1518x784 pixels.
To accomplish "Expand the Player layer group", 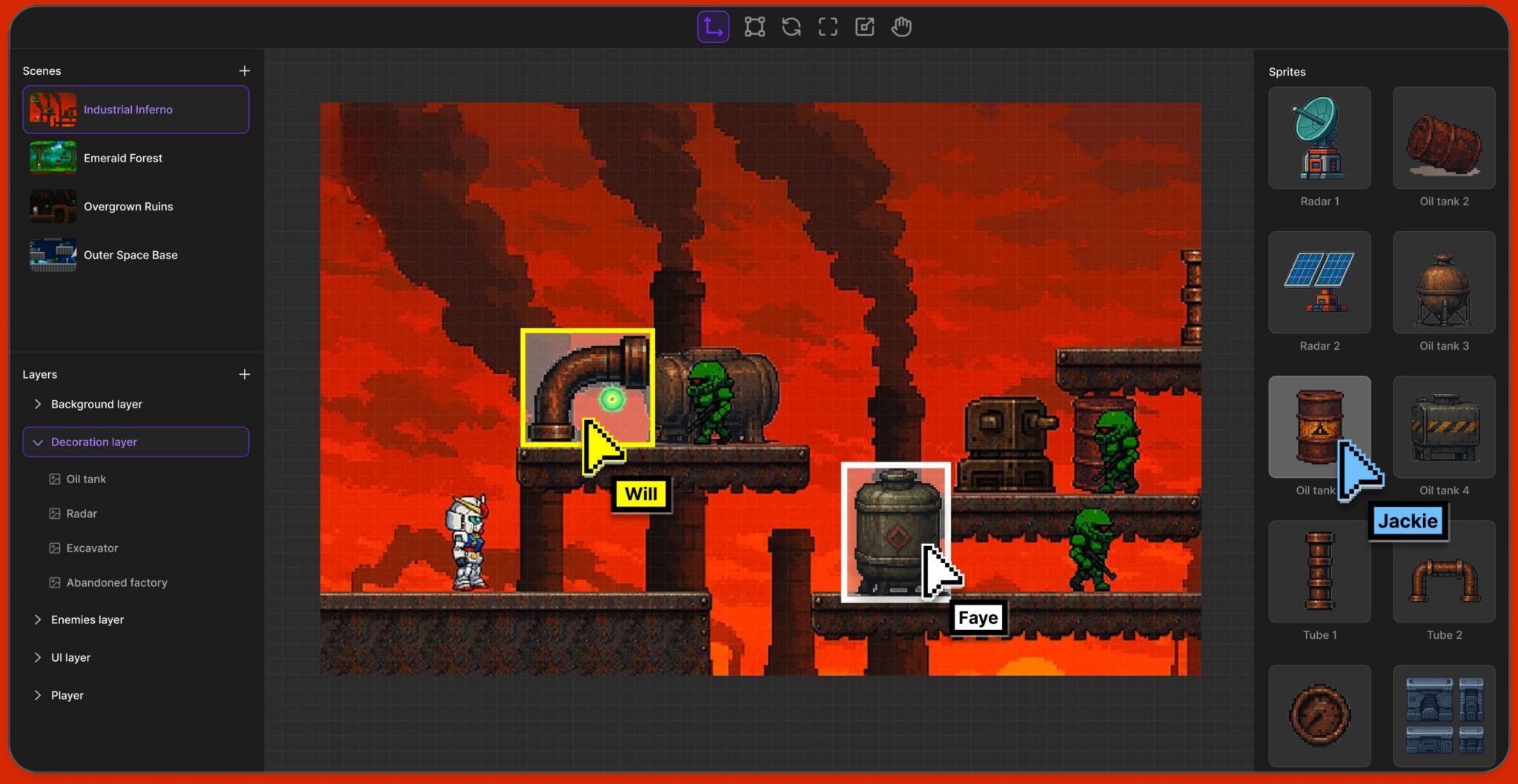I will click(x=38, y=695).
